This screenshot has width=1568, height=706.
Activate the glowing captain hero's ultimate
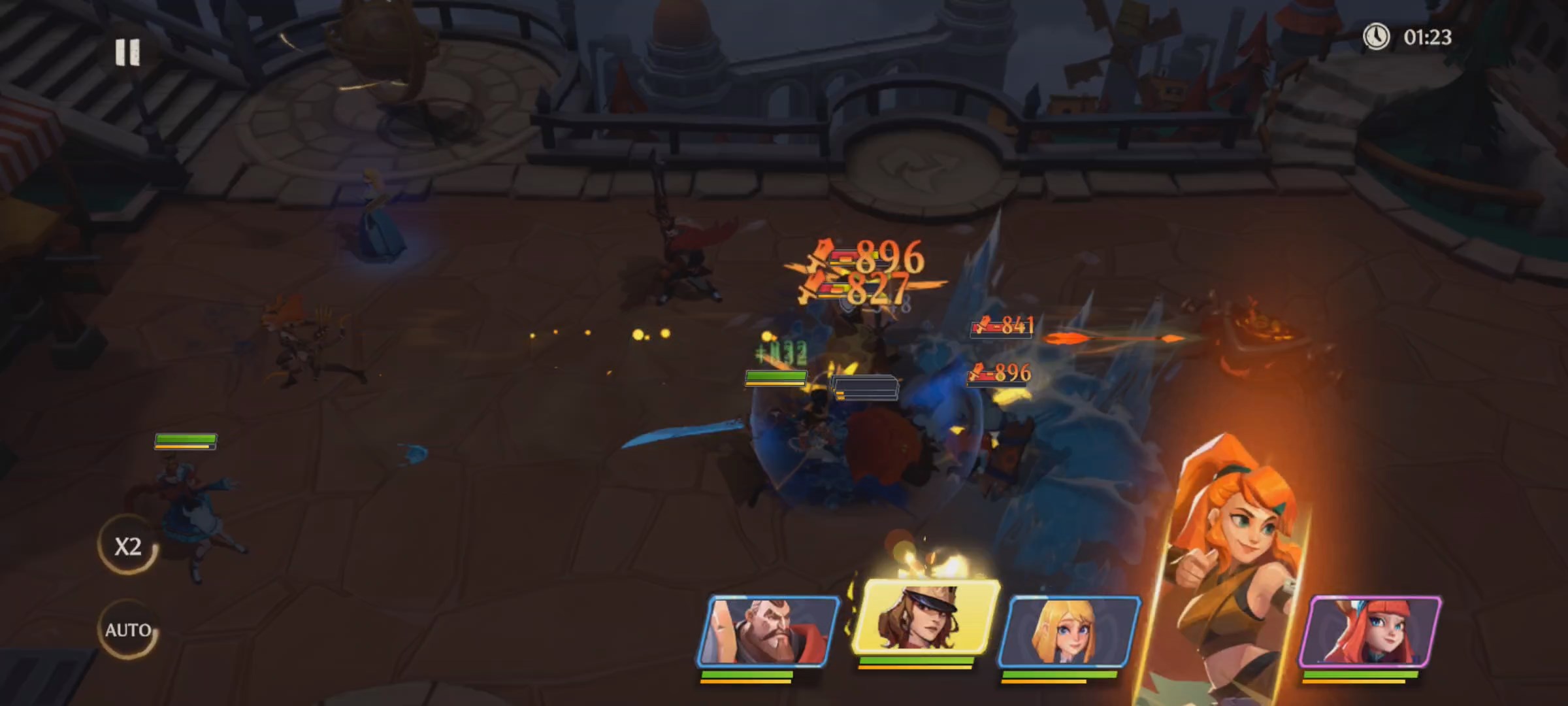[x=925, y=618]
